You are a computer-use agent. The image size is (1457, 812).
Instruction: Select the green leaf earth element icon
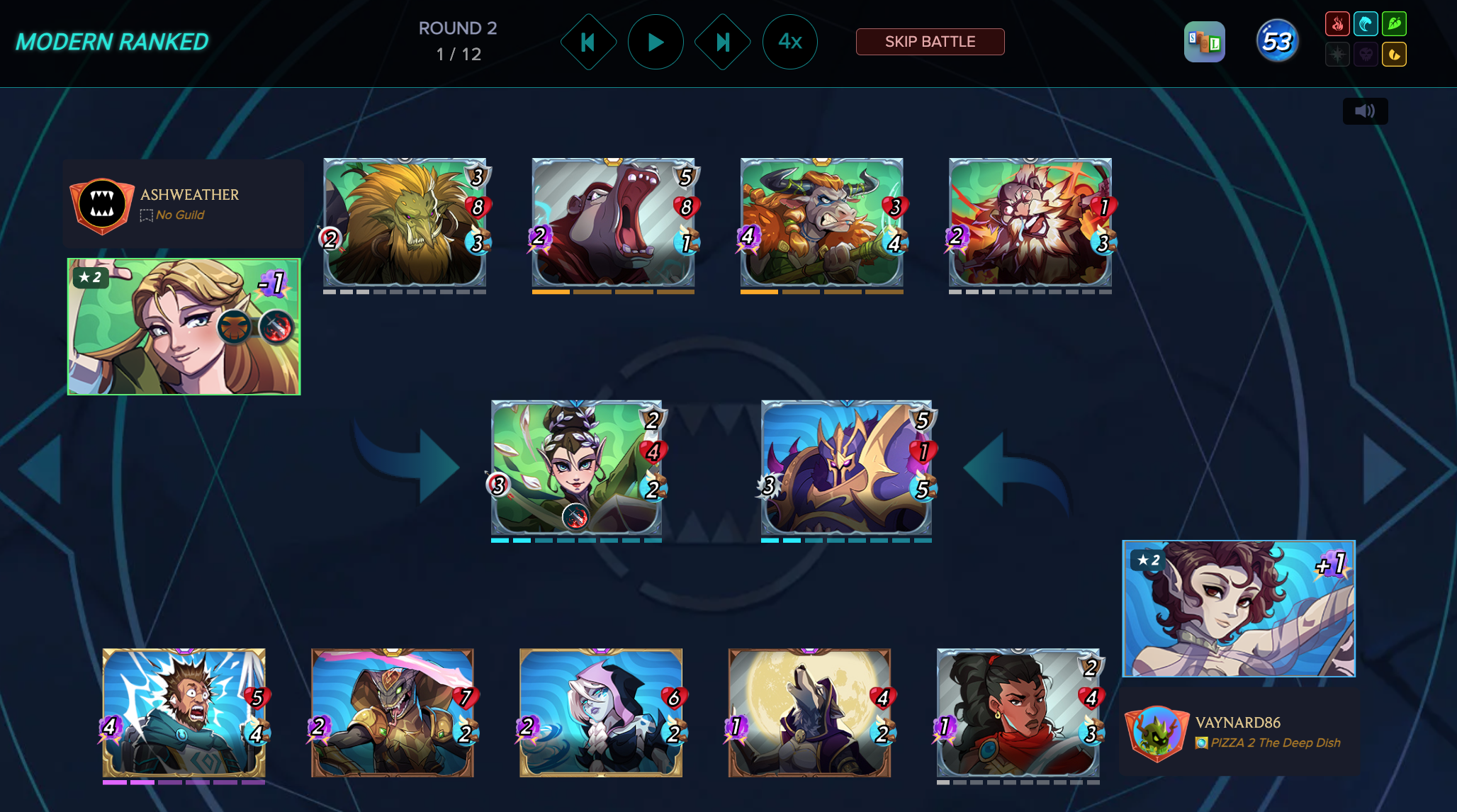coord(1394,24)
